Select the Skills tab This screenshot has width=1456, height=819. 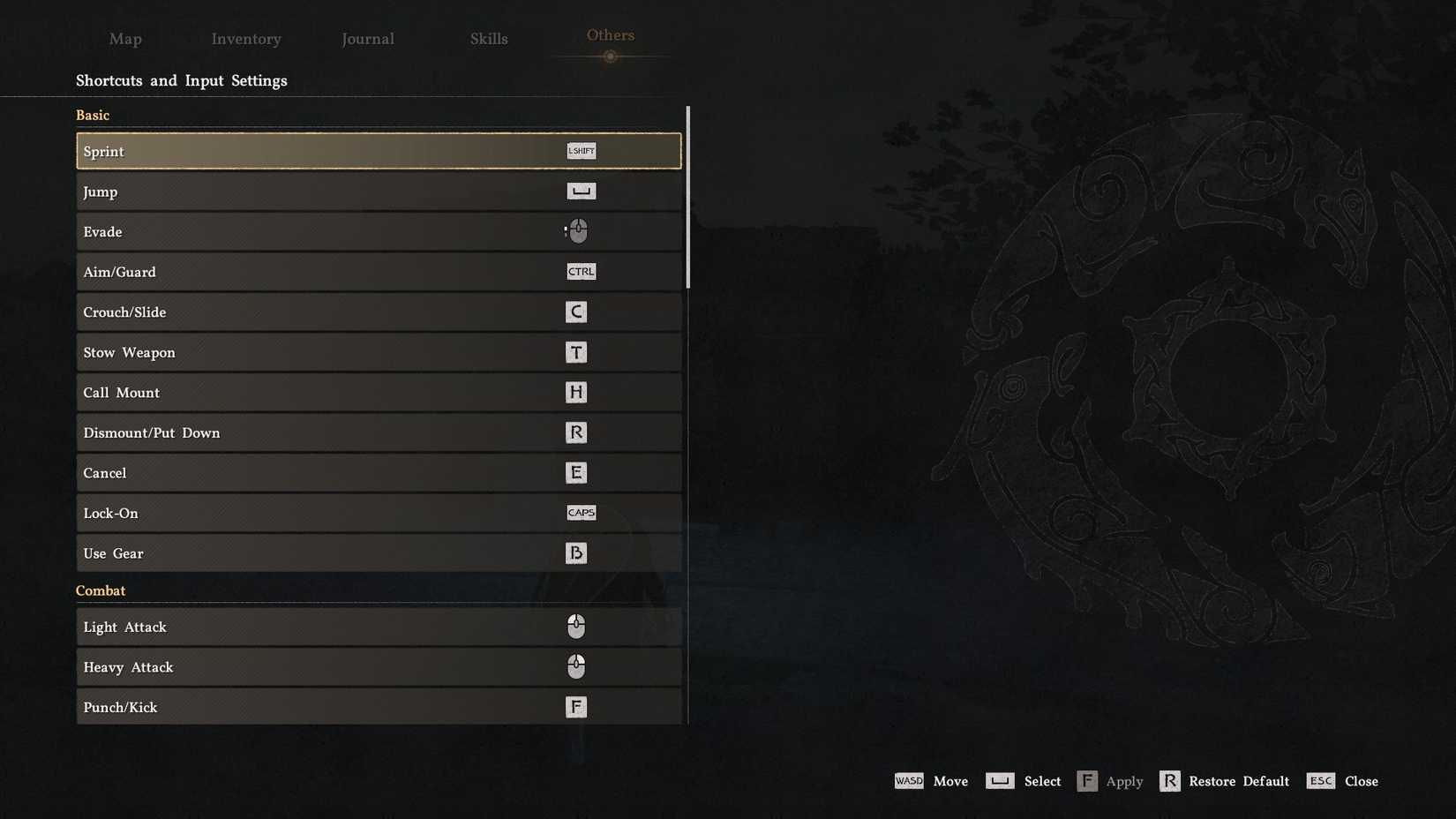[x=489, y=39]
